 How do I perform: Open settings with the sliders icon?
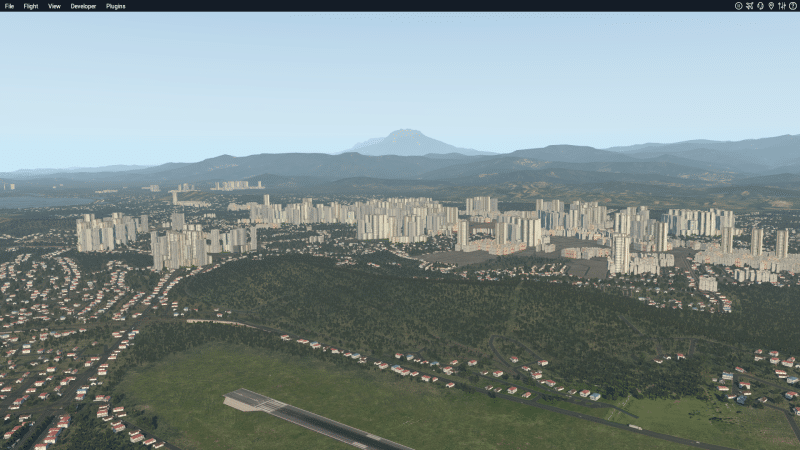[781, 6]
